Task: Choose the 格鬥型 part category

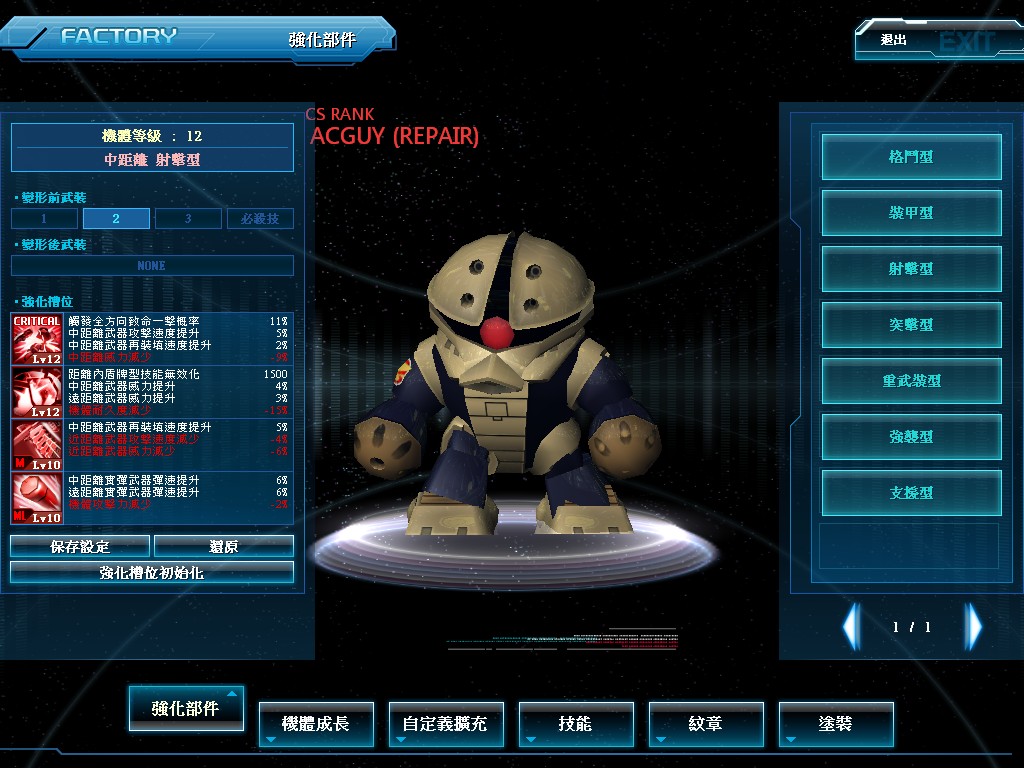Action: tap(911, 157)
